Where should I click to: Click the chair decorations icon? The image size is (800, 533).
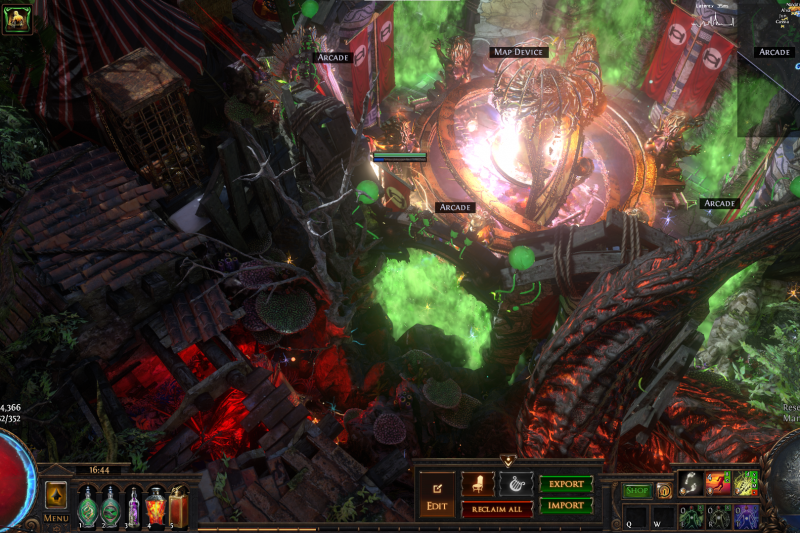tap(477, 484)
